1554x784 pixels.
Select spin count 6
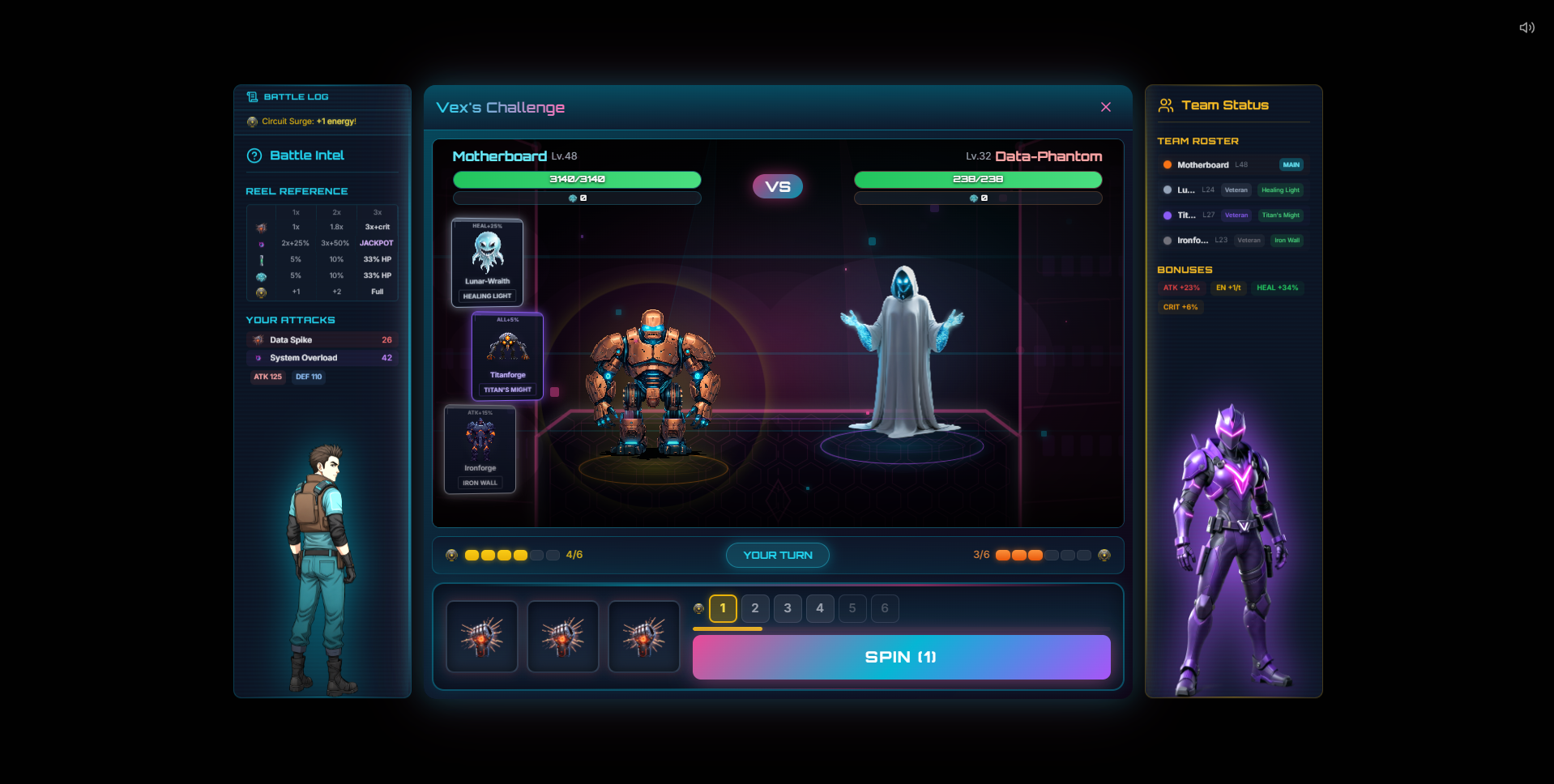click(884, 608)
